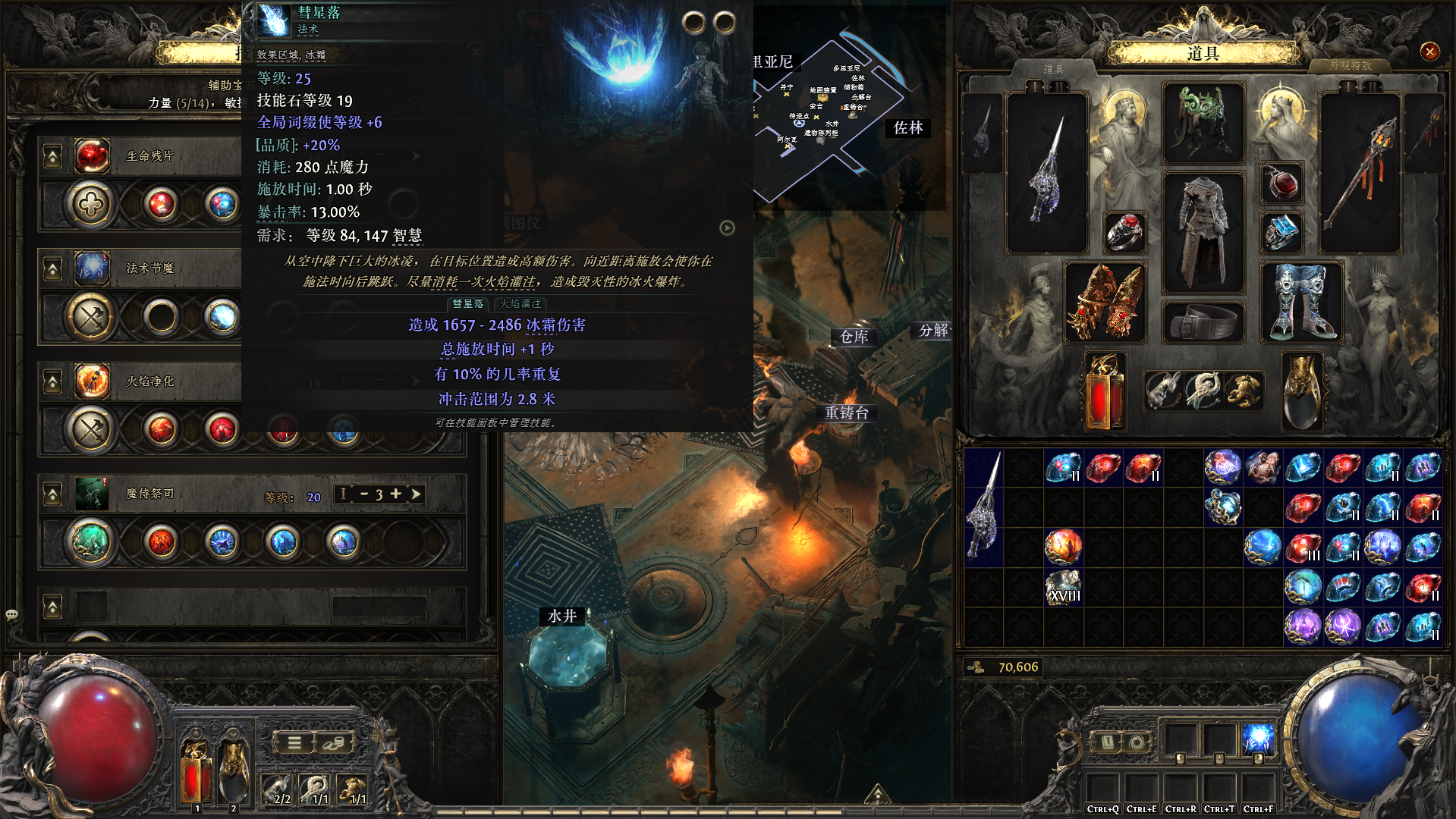
Task: Click the equipped body armour slot
Action: pyautogui.click(x=1203, y=231)
